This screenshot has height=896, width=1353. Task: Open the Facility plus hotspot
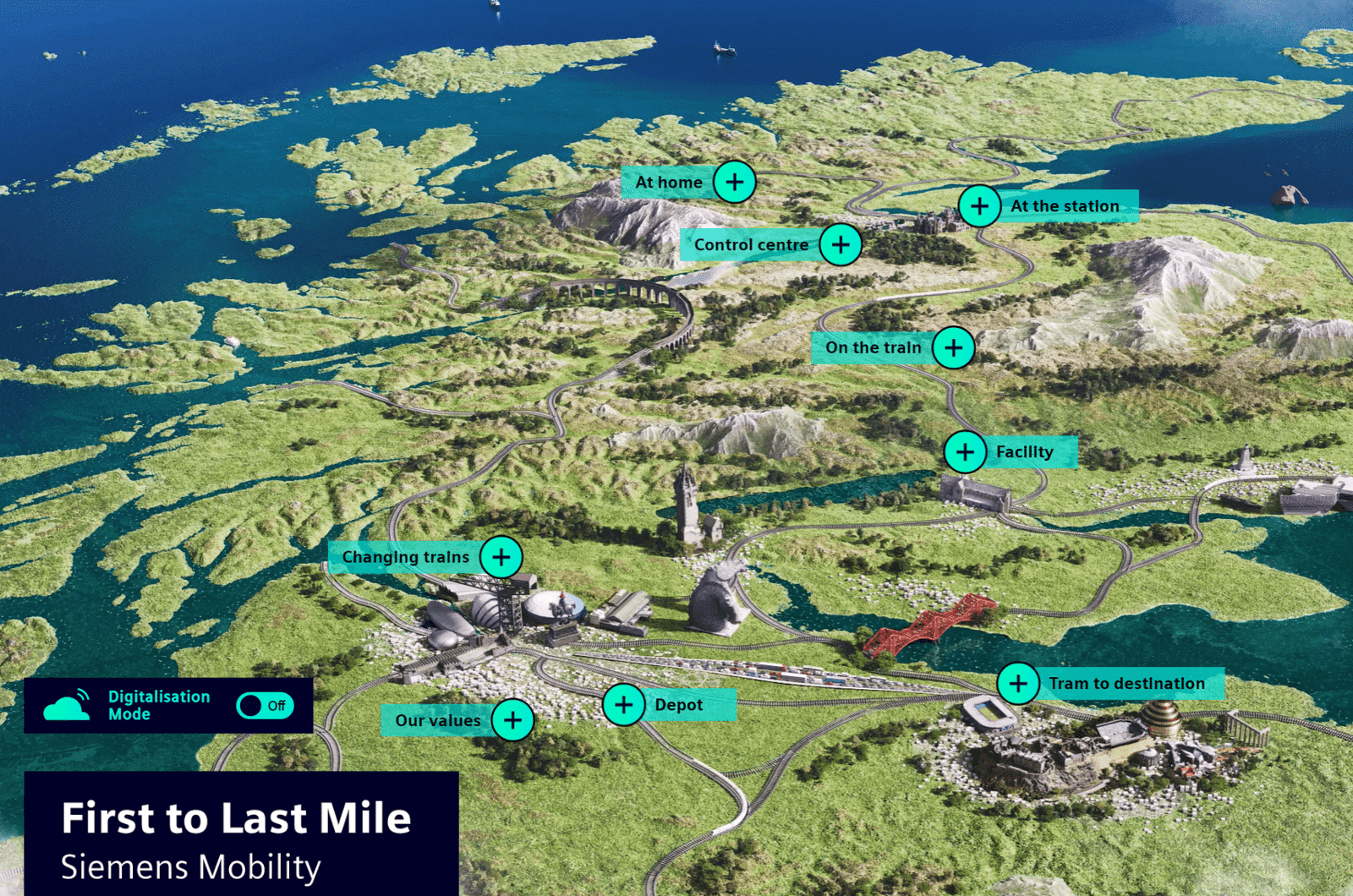[x=964, y=452]
